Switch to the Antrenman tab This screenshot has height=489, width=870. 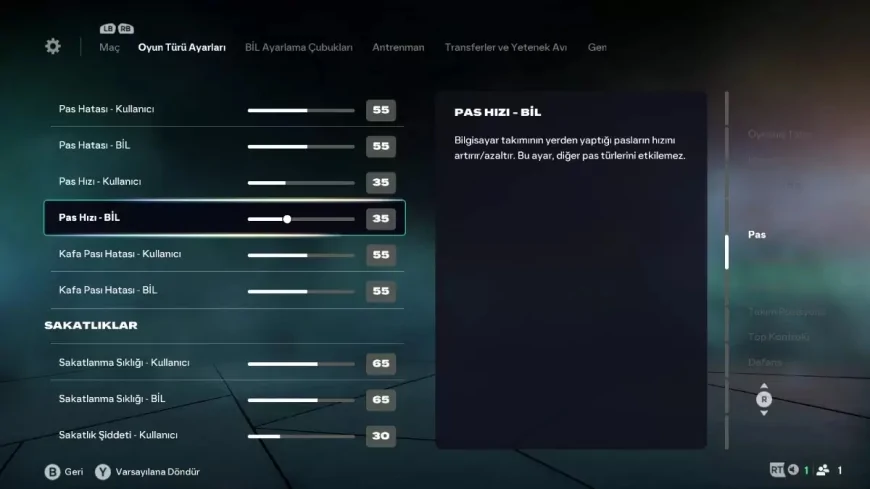pyautogui.click(x=398, y=47)
